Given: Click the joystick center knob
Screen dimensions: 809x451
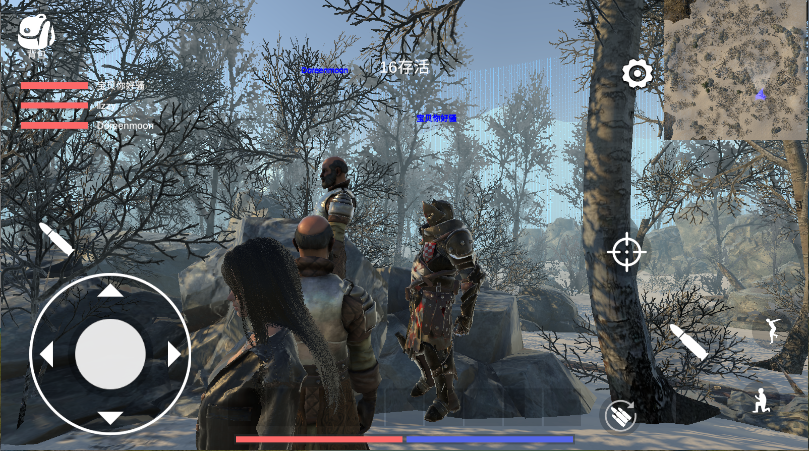Looking at the screenshot, I should 110,354.
